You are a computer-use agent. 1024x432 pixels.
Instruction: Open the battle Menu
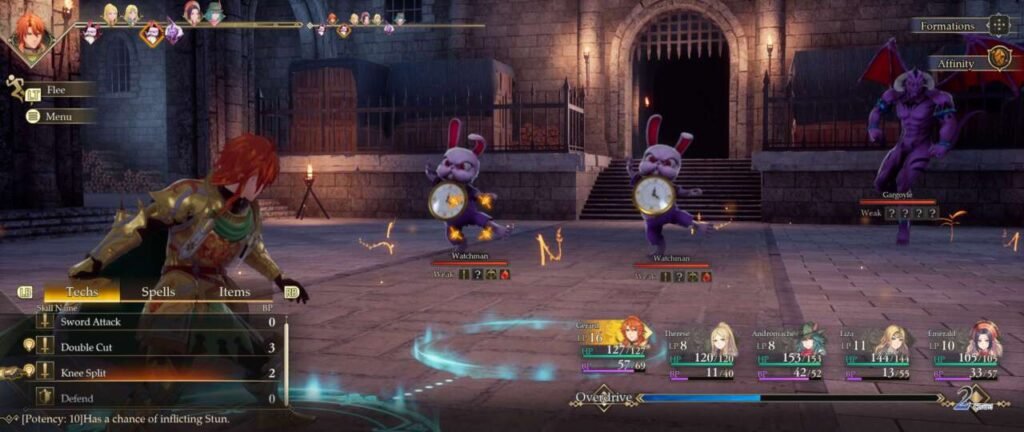point(58,116)
